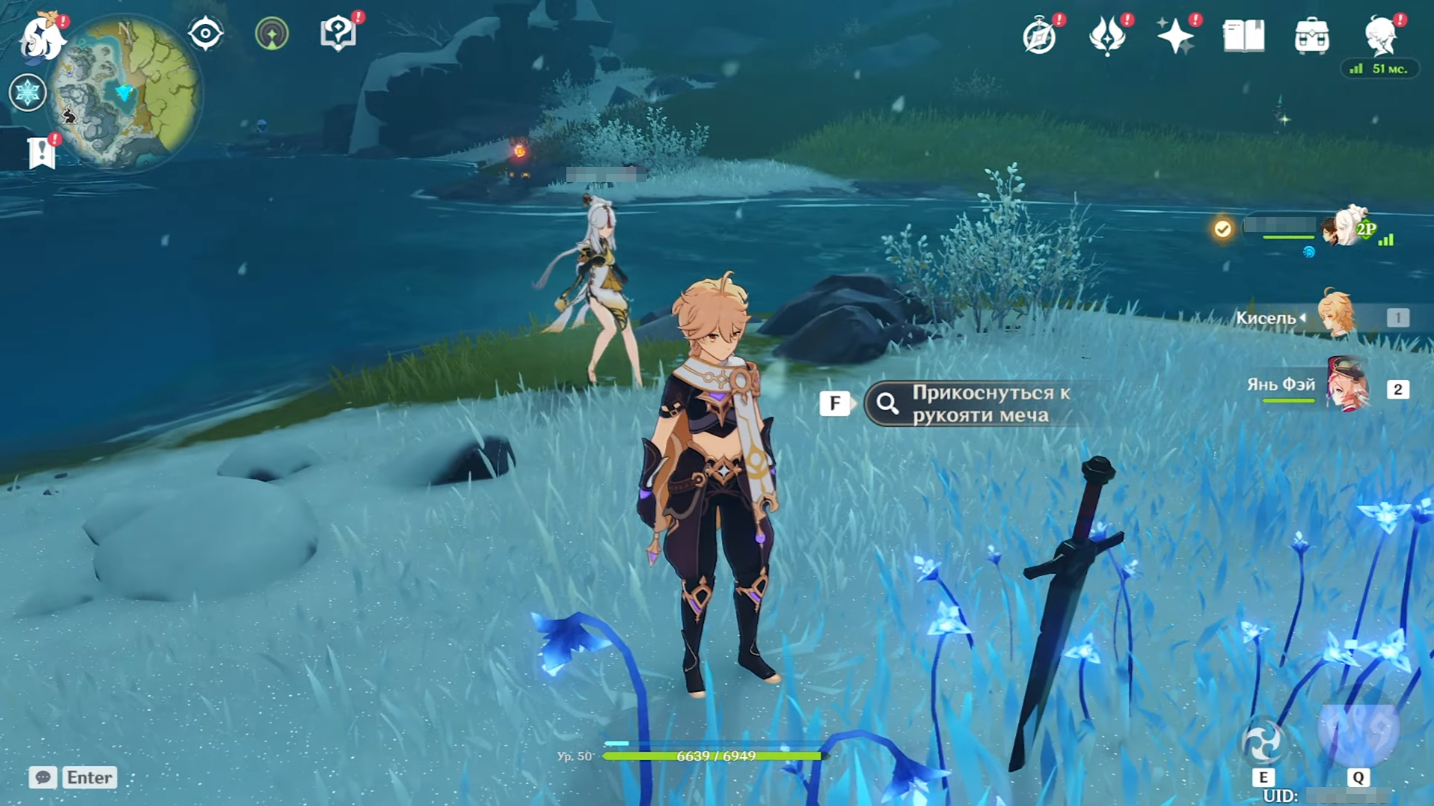
Task: Open the four-point star Wish menu
Action: click(x=1175, y=36)
